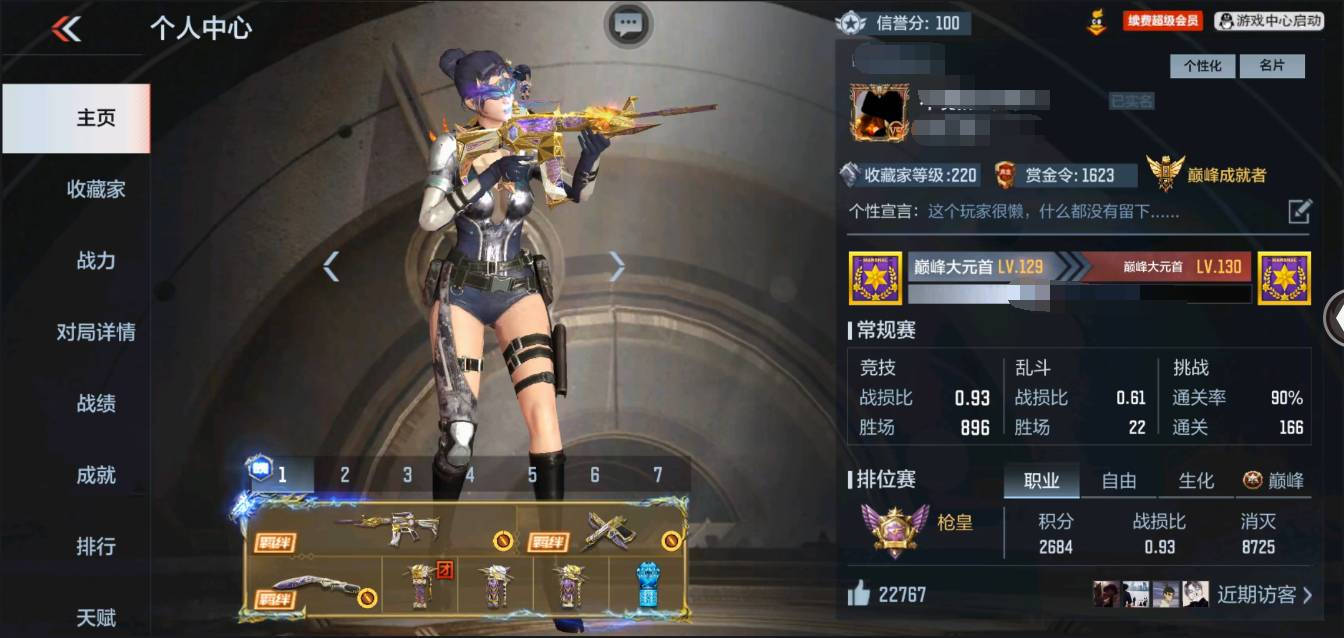This screenshot has width=1344, height=638.
Task: Give a like with the thumbs-up icon
Action: pyautogui.click(x=858, y=595)
